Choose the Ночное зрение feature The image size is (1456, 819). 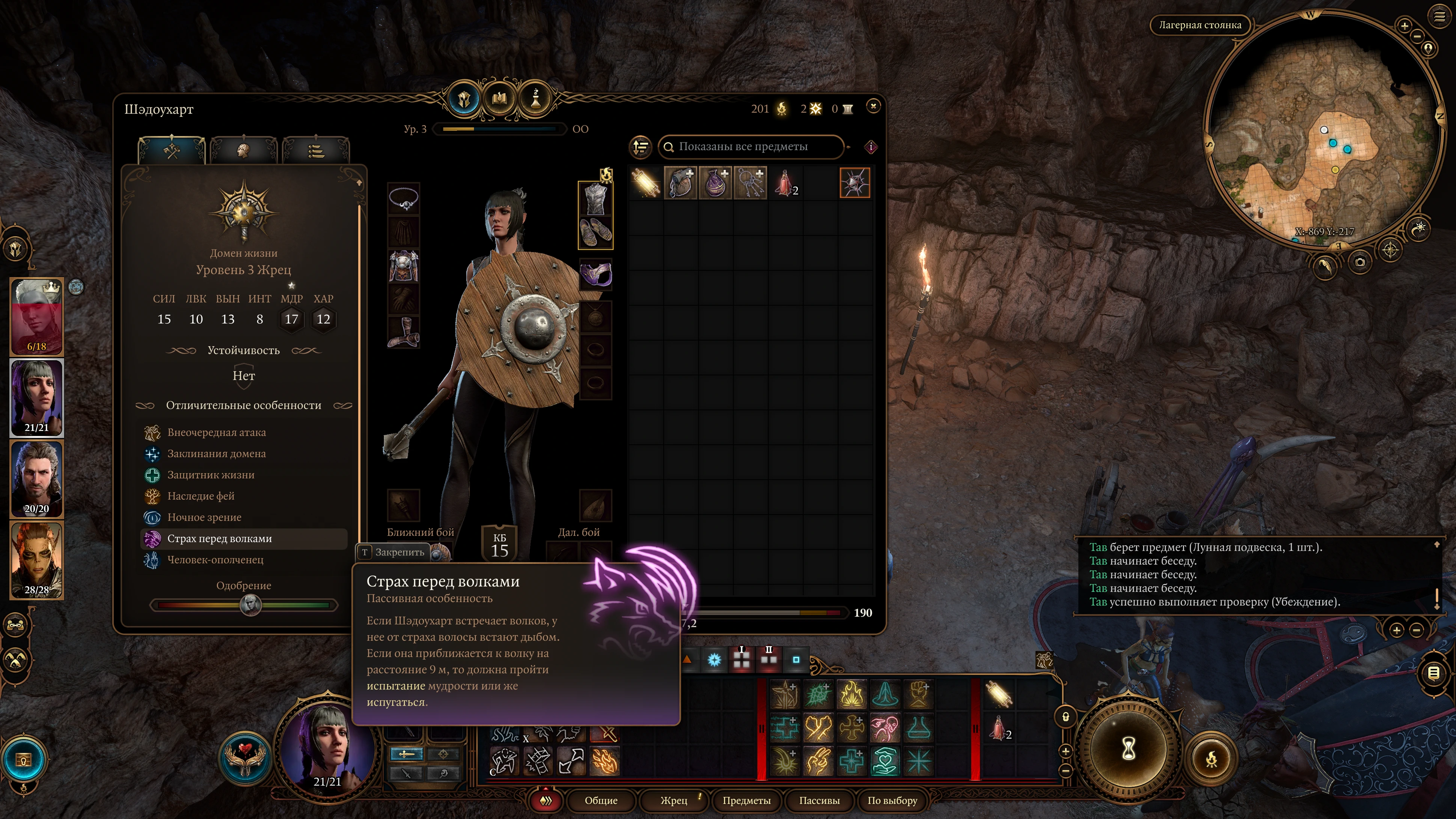204,517
